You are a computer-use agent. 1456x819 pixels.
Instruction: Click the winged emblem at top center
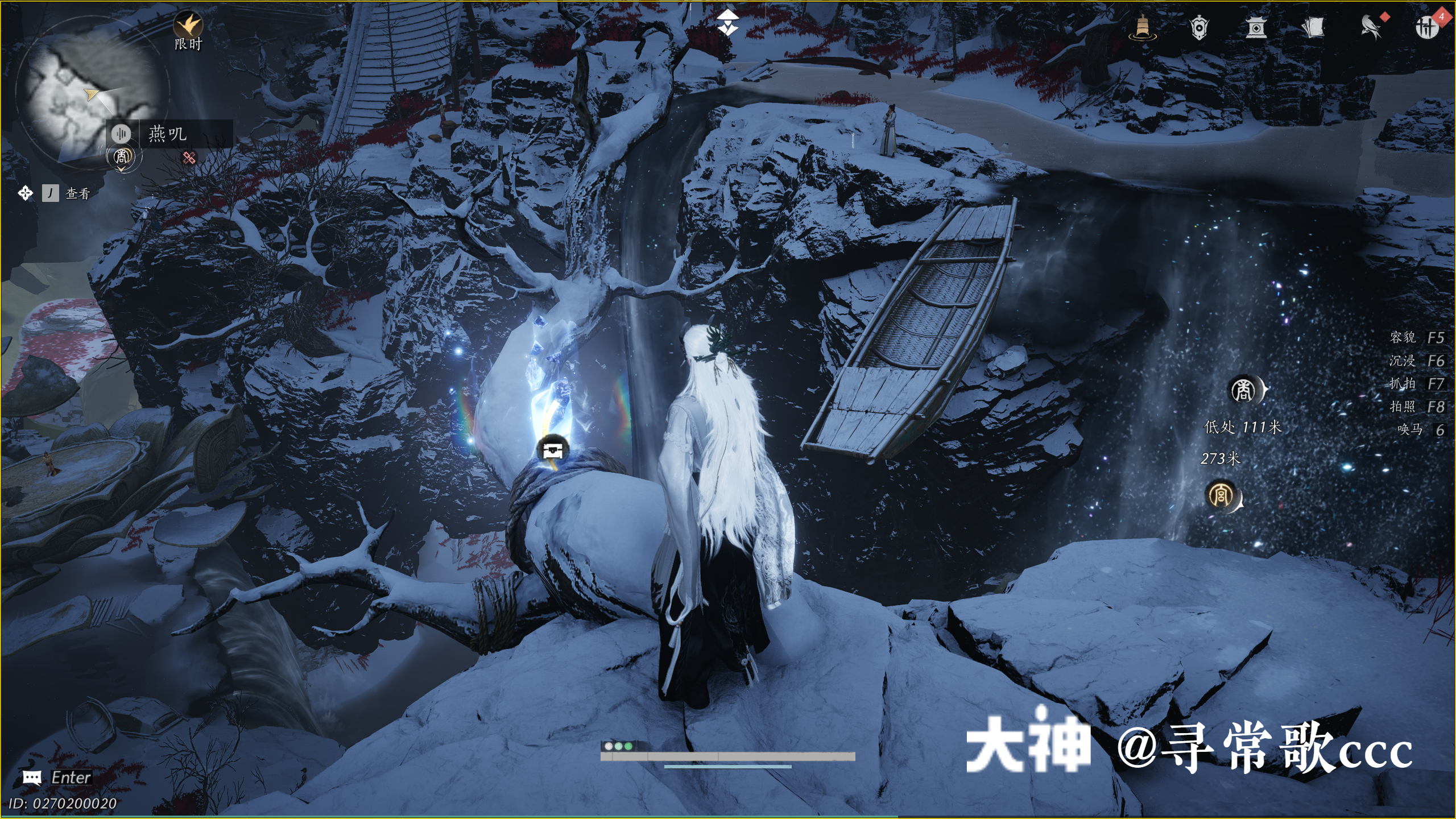727,24
